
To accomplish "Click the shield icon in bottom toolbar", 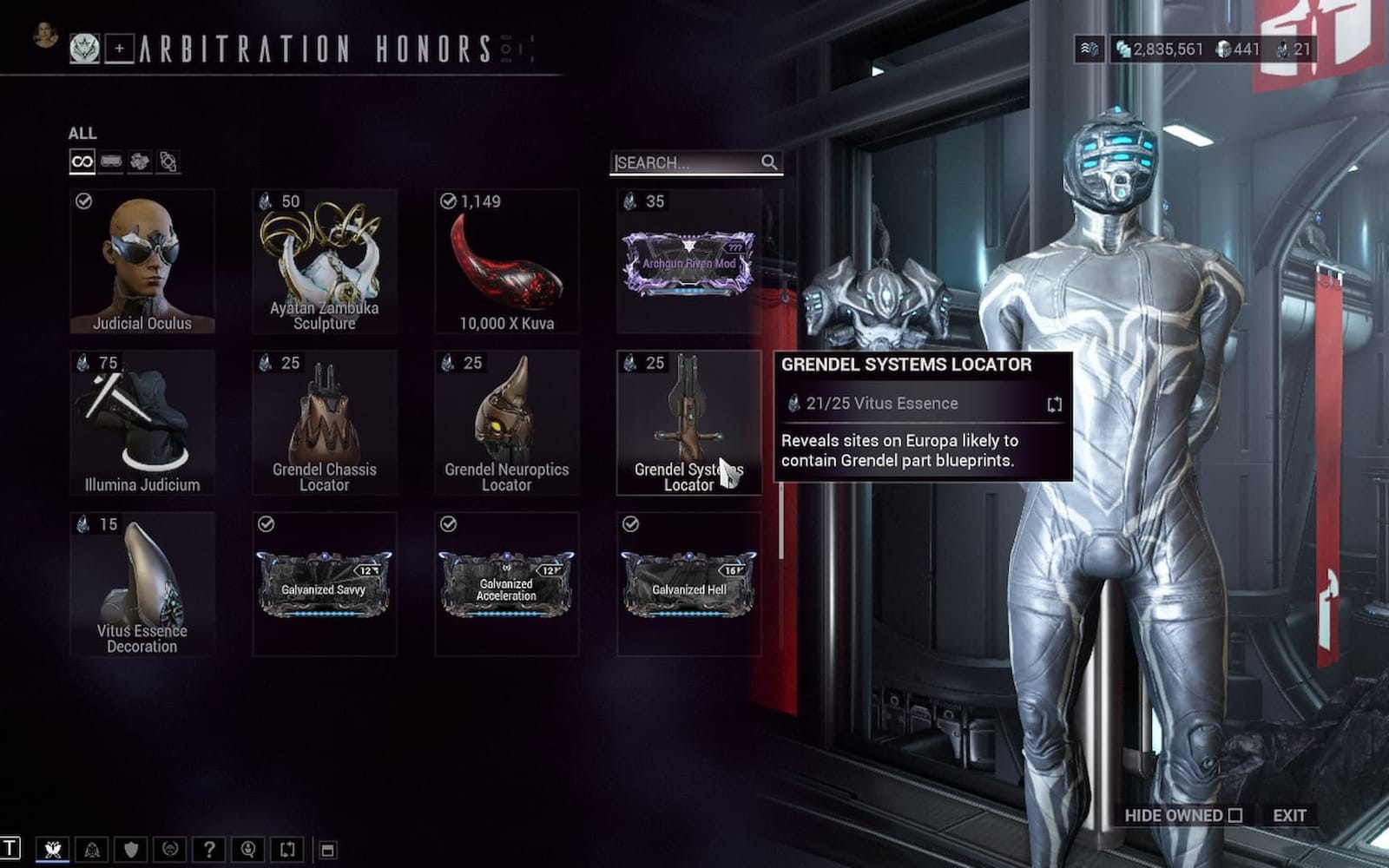I will tap(131, 848).
